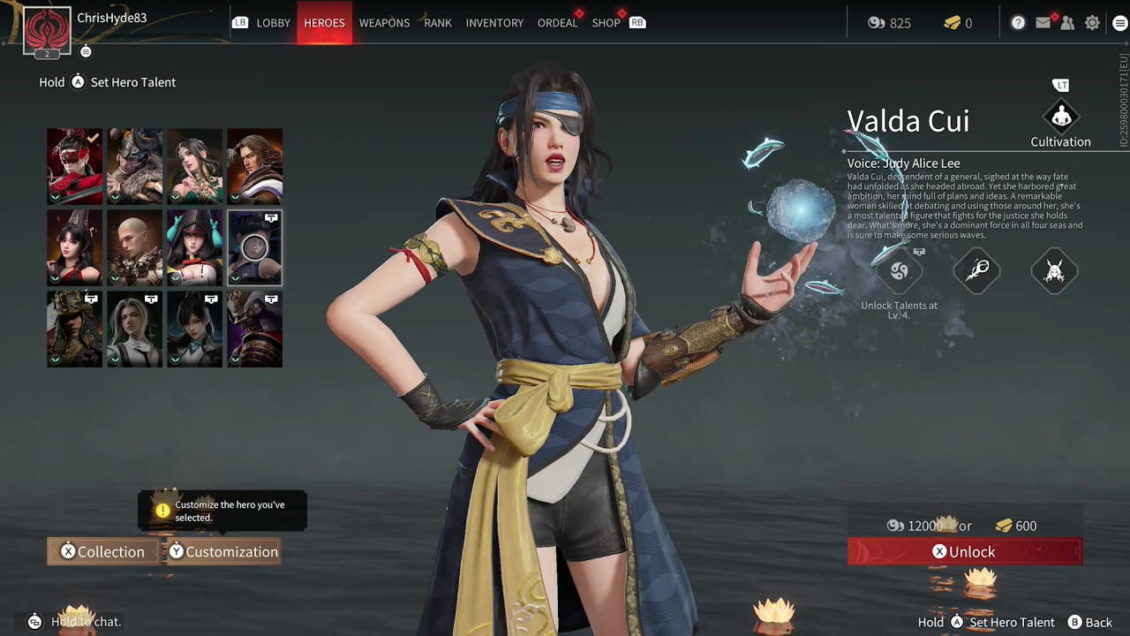This screenshot has height=636, width=1130.
Task: Open settings via the gear icon
Action: click(1092, 23)
